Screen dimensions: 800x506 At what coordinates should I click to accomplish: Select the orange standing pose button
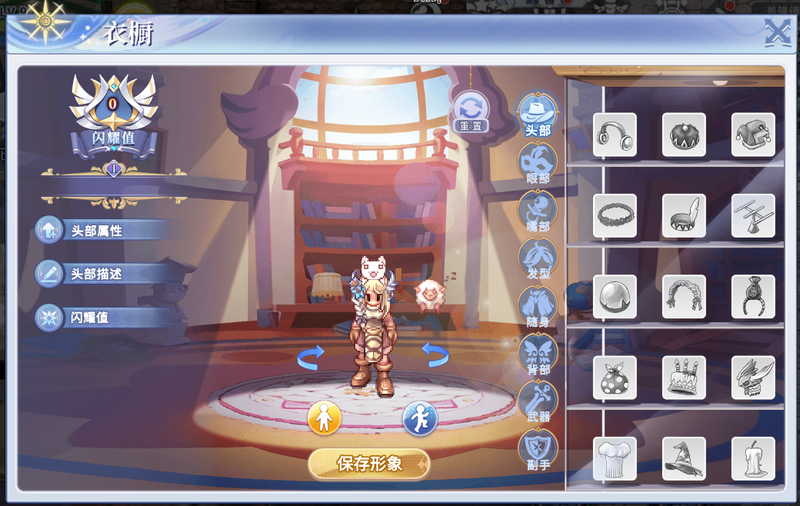(x=324, y=418)
